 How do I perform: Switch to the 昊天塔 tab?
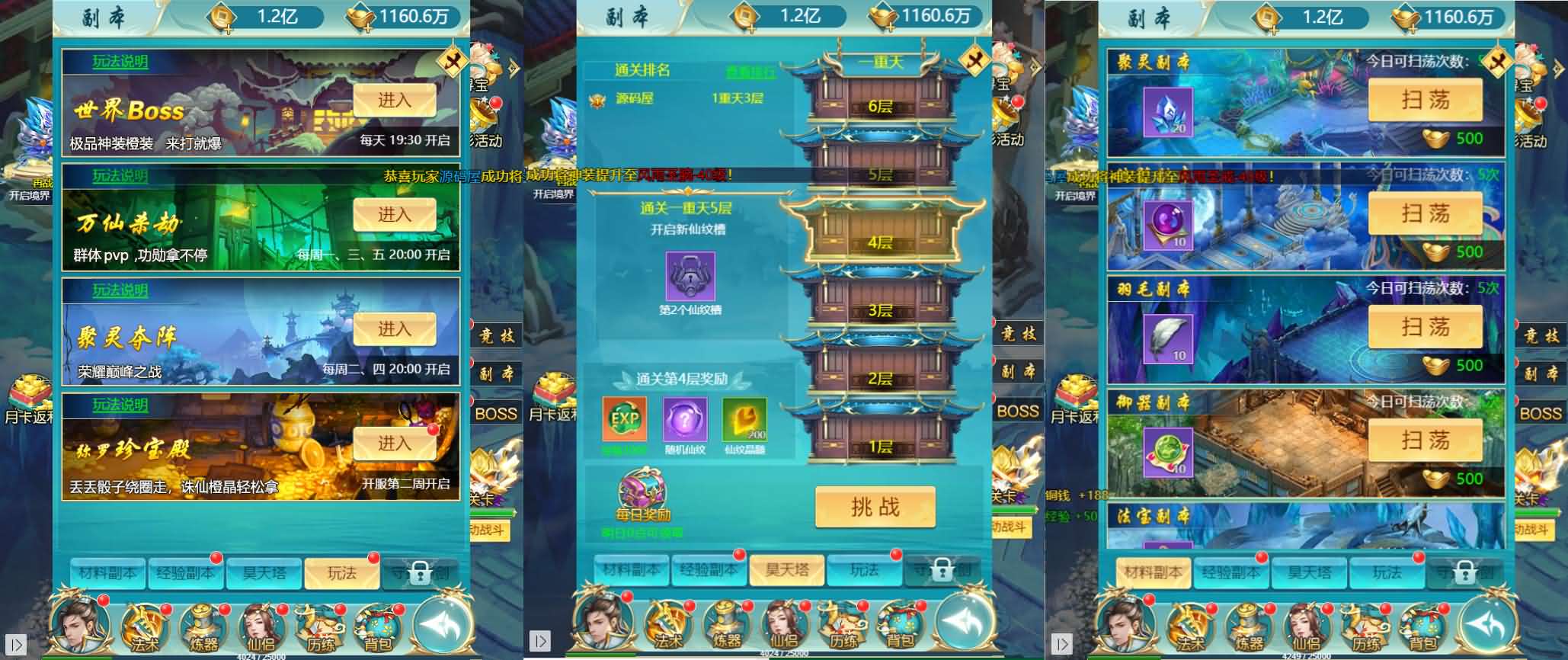click(789, 570)
